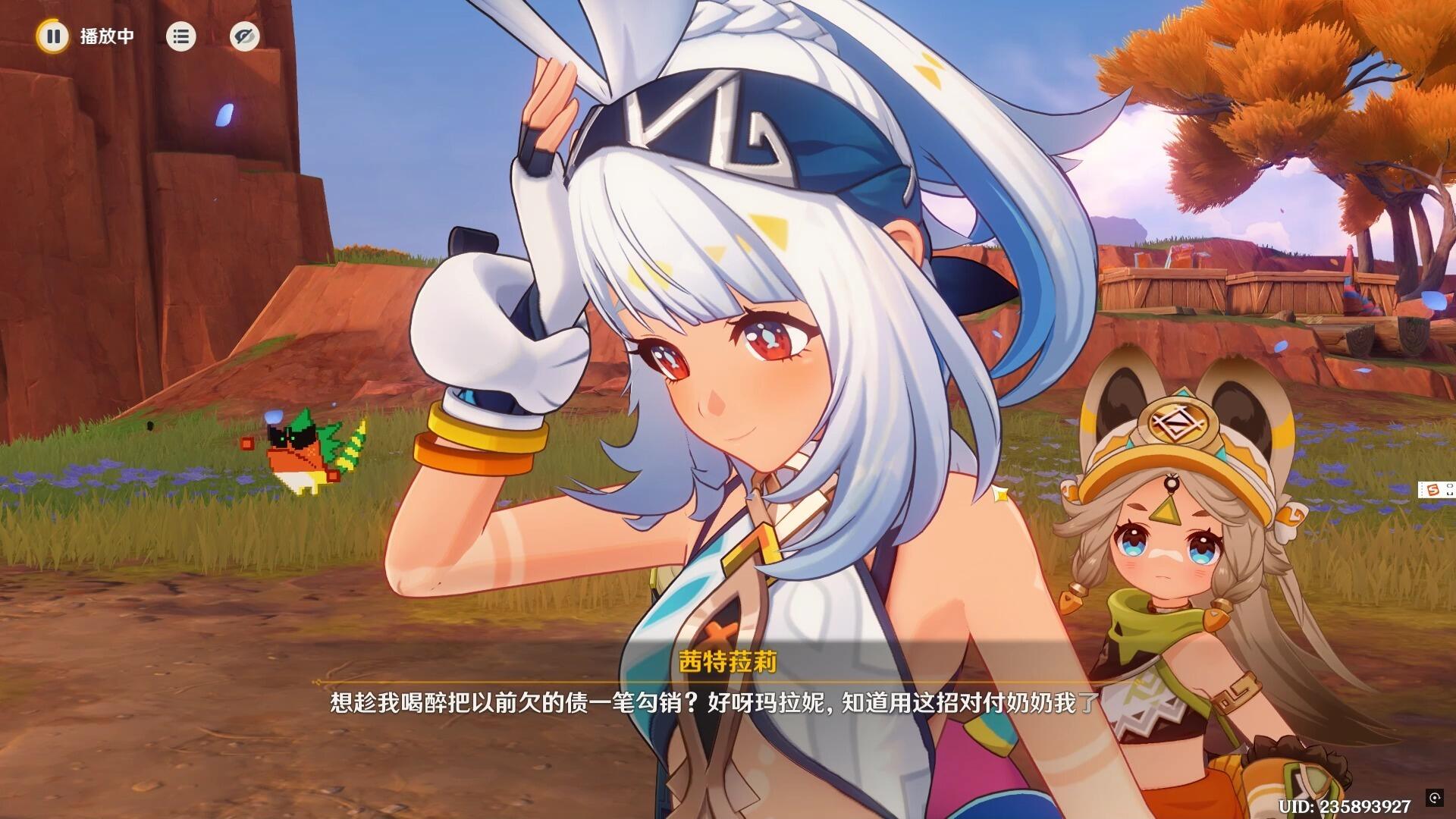Screen dimensions: 1456x819
Task: Click the circular arrow overlay icon beside the UID
Action: (x=1434, y=797)
